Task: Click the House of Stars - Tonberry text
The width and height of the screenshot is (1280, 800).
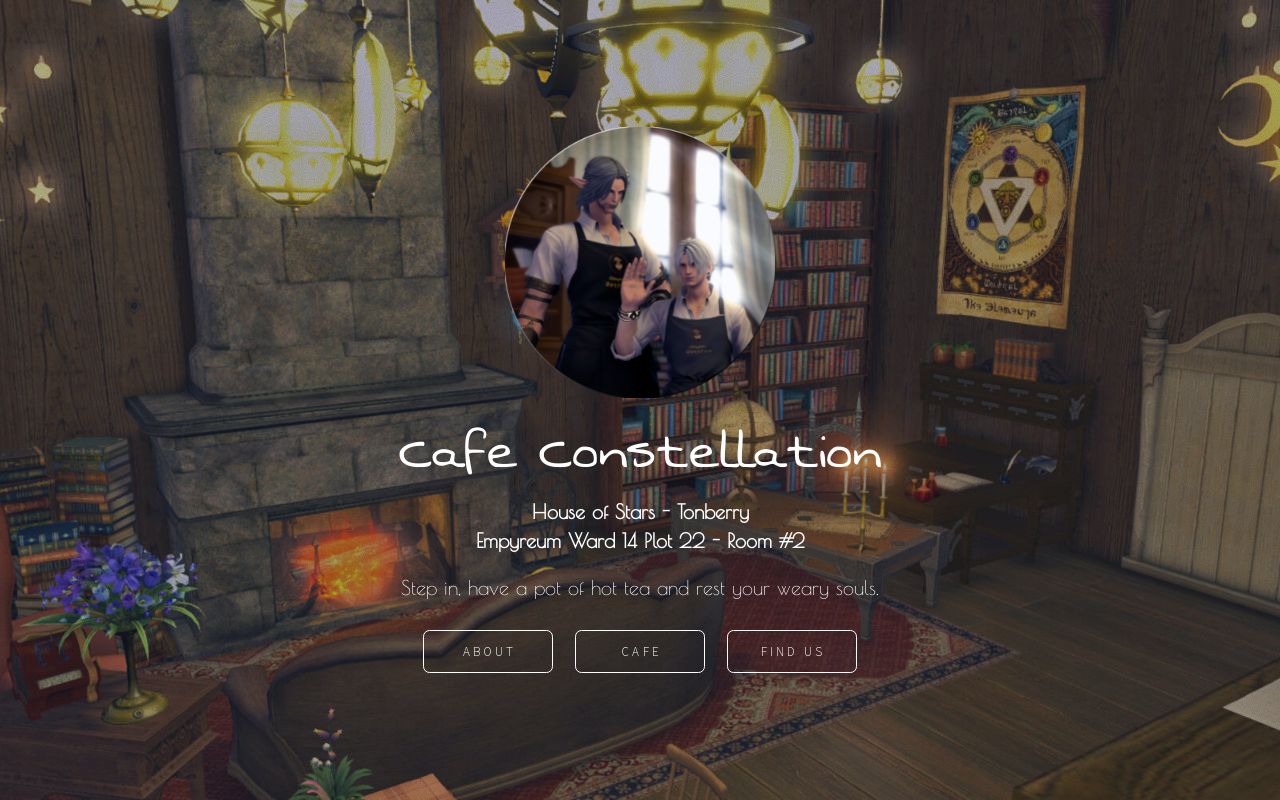Action: pos(640,511)
